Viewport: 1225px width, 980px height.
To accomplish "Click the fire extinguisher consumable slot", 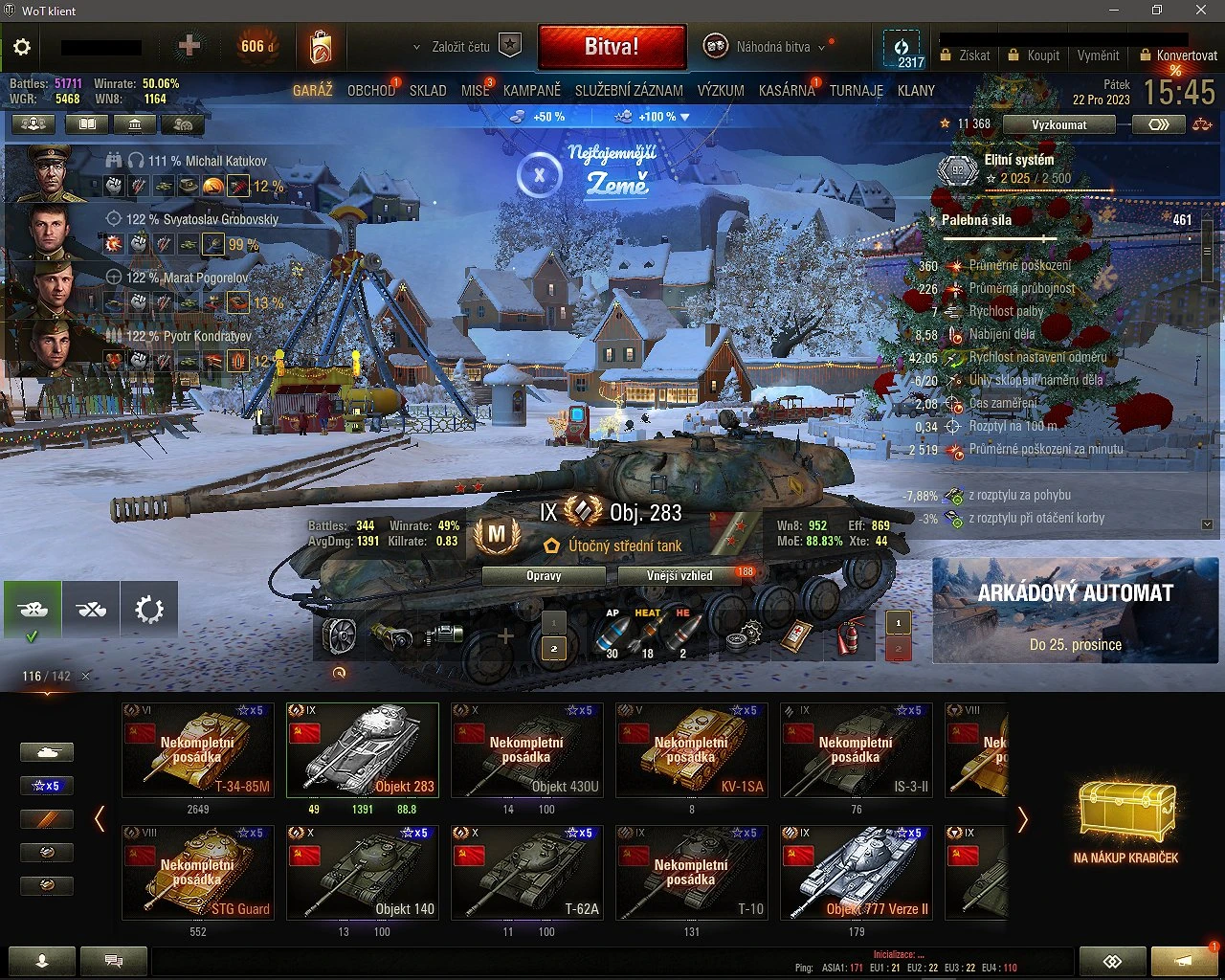I will pos(848,636).
